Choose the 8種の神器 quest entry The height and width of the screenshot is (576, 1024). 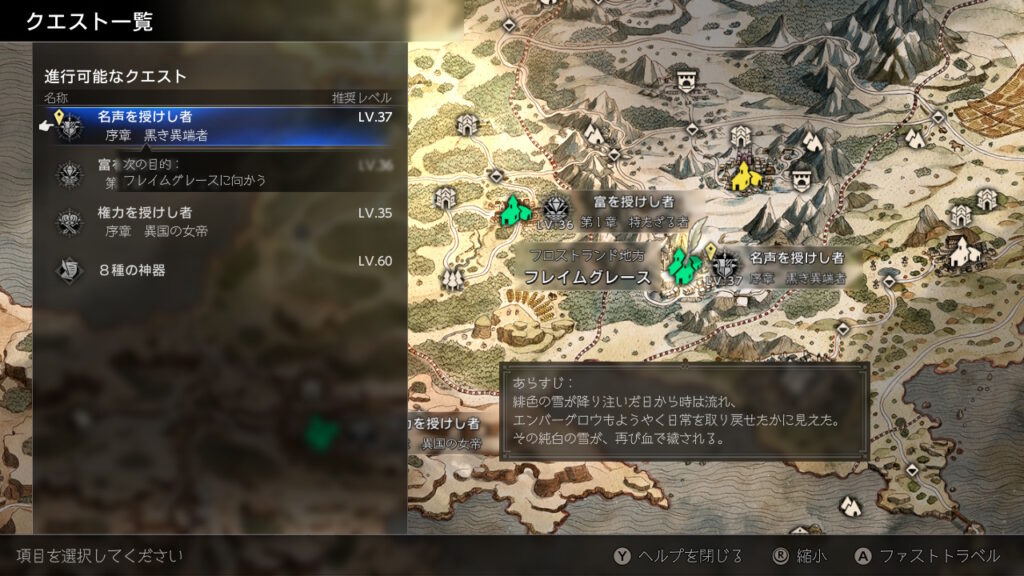coord(220,269)
